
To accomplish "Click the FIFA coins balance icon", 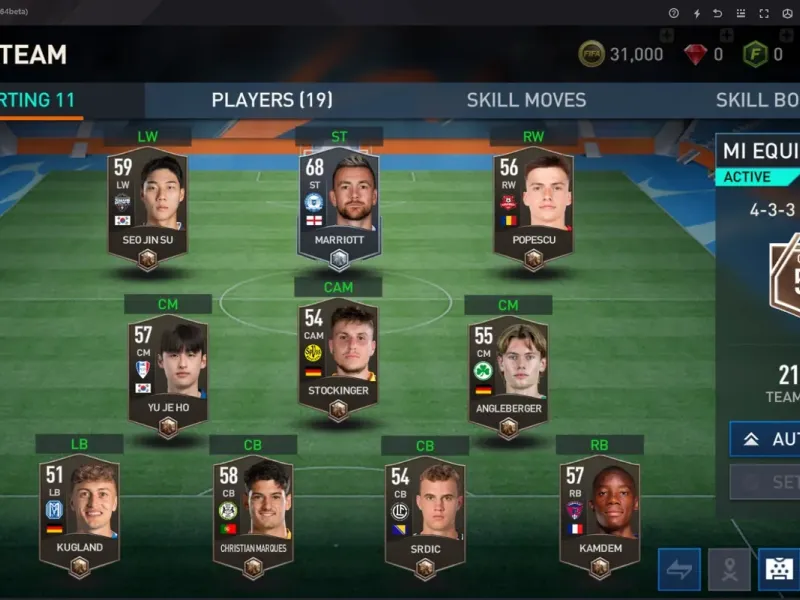I will click(591, 54).
